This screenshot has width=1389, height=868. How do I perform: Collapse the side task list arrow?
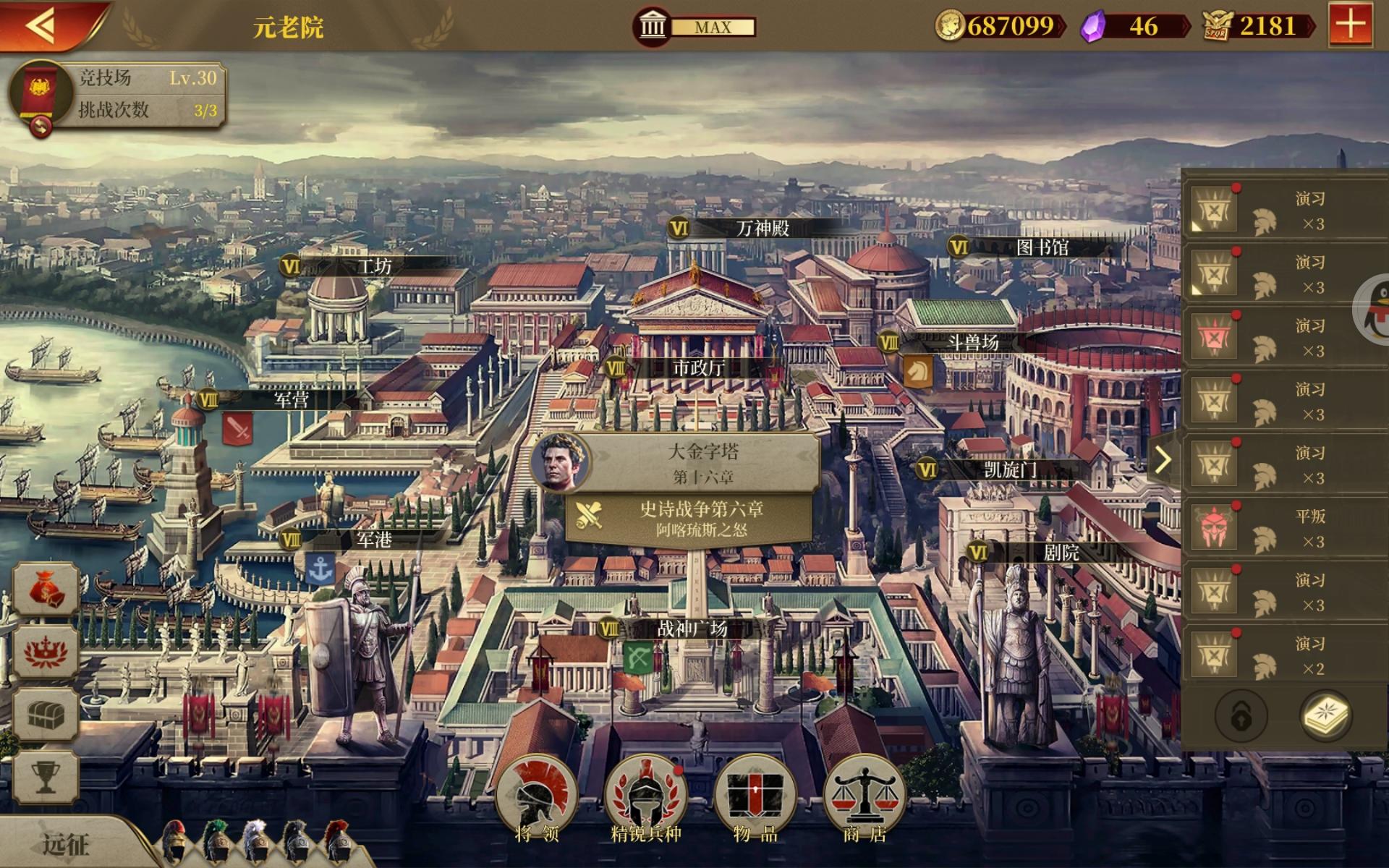1163,459
